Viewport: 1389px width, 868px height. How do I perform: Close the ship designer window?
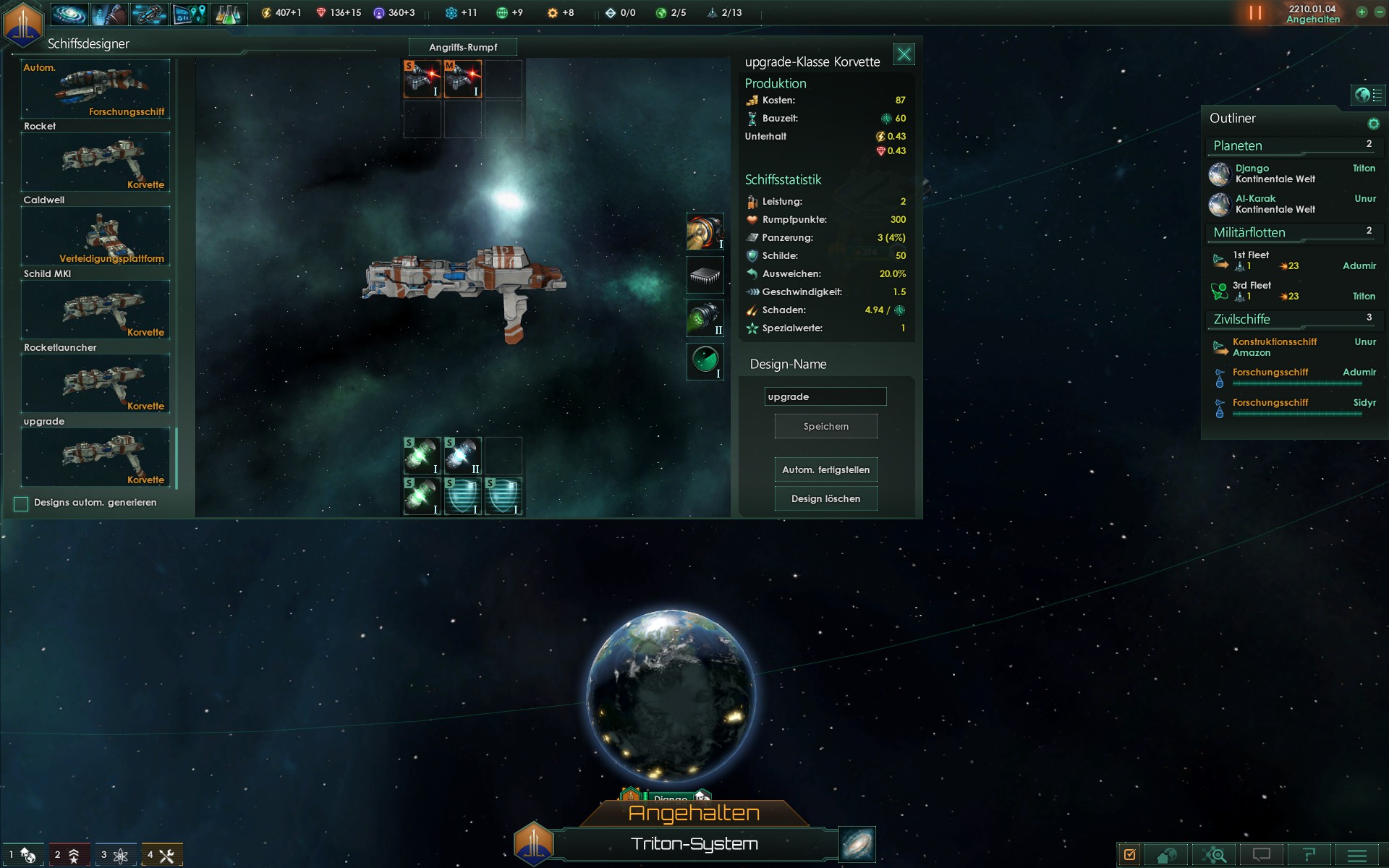point(904,55)
